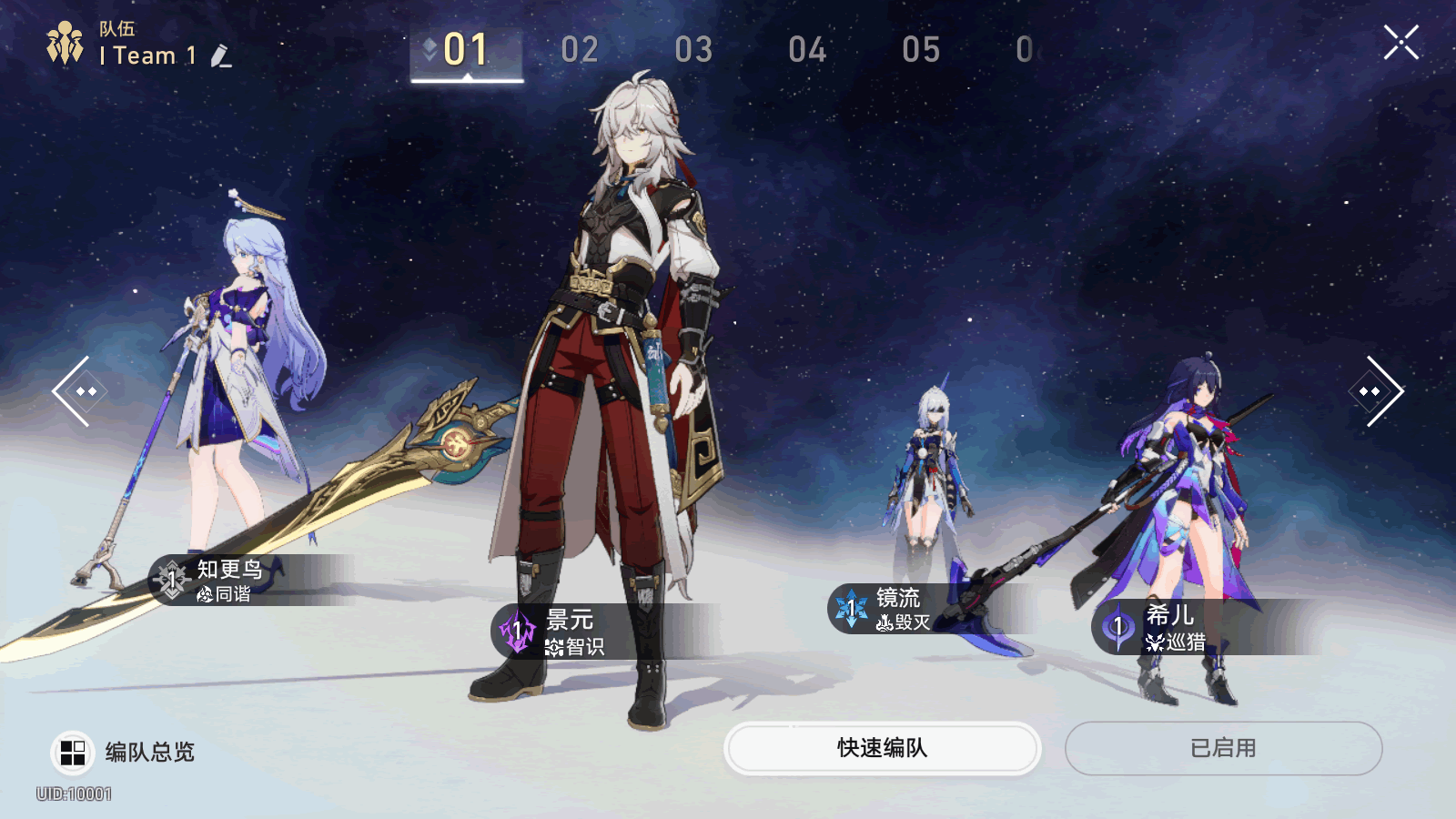The image size is (1456, 819).
Task: Select the 景元 character slot label
Action: tap(569, 632)
